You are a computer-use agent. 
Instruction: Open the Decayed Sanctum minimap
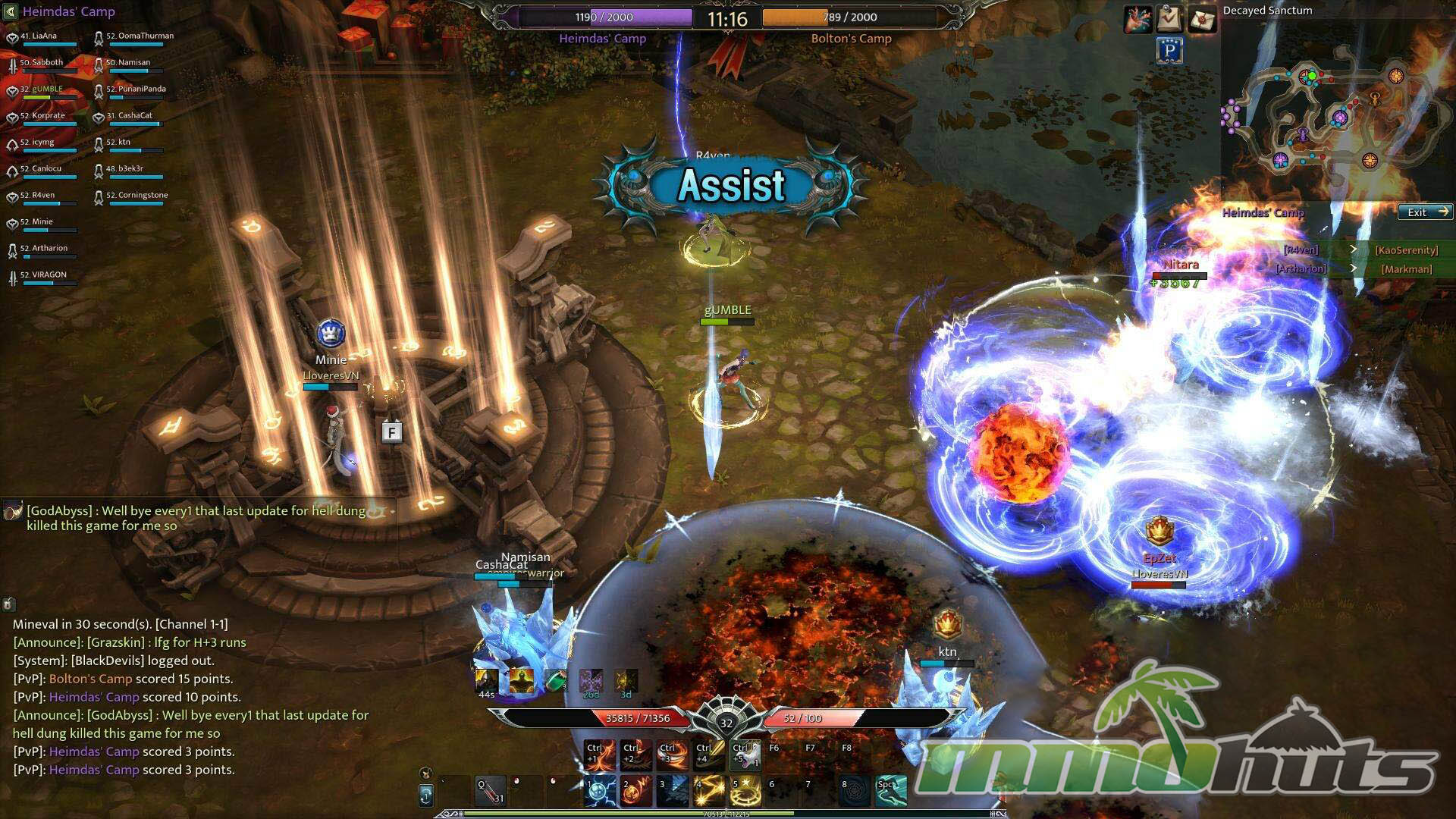[1335, 114]
